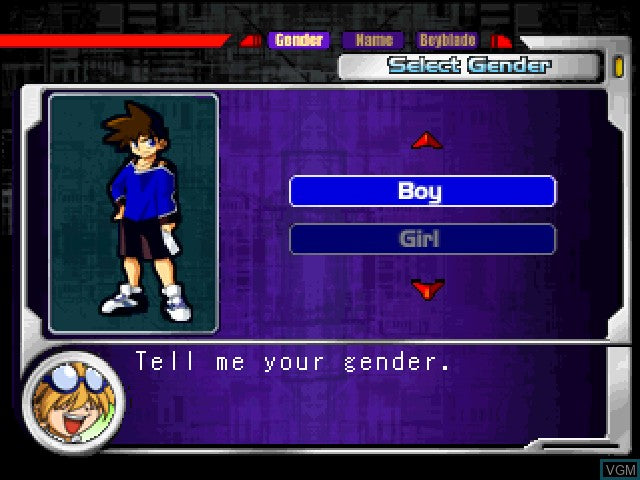Switch to the Gender tab
Screen dimensions: 640x480
(x=299, y=41)
